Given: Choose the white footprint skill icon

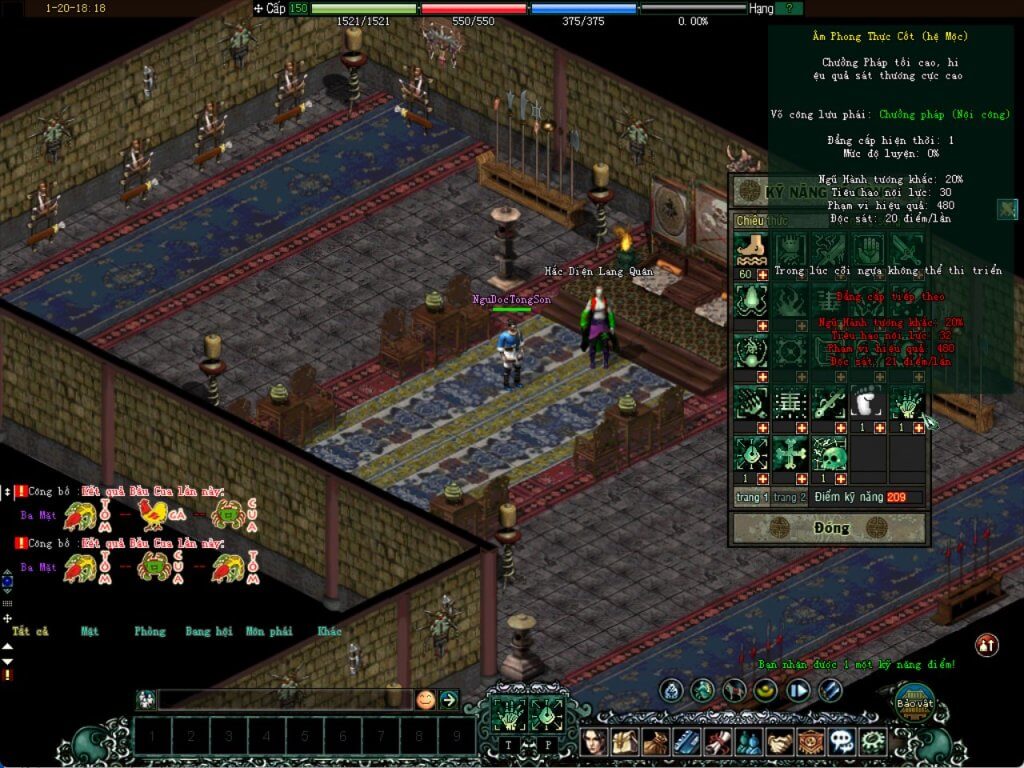Looking at the screenshot, I should pos(868,402).
